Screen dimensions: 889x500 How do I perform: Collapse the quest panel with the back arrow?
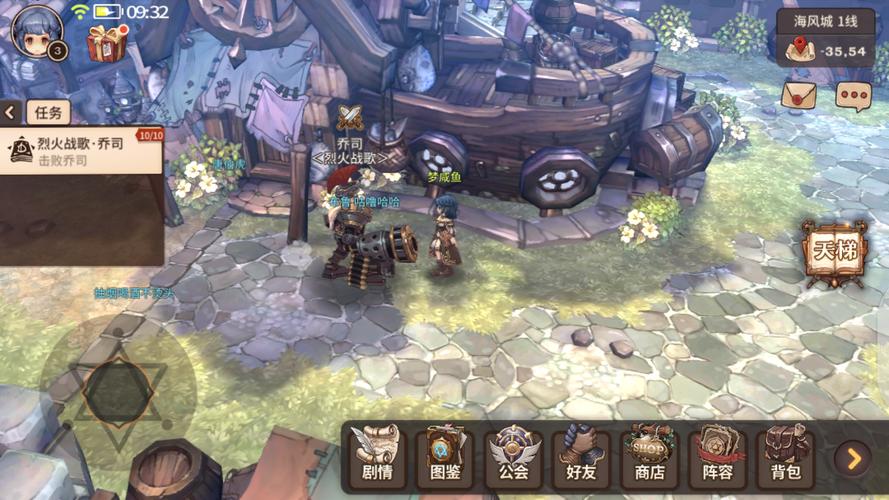(11, 112)
